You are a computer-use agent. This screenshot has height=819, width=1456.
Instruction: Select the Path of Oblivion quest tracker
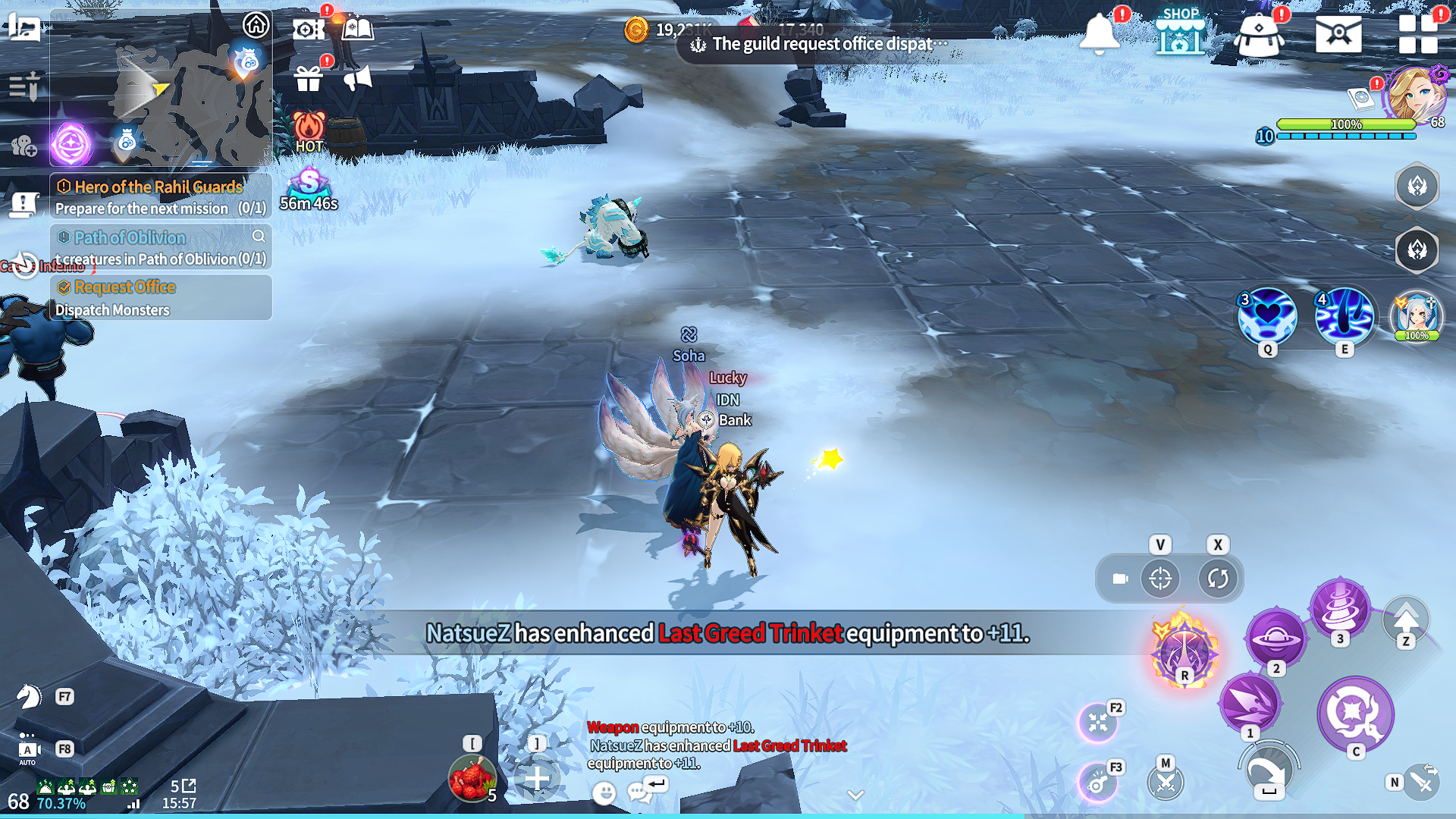pos(160,248)
